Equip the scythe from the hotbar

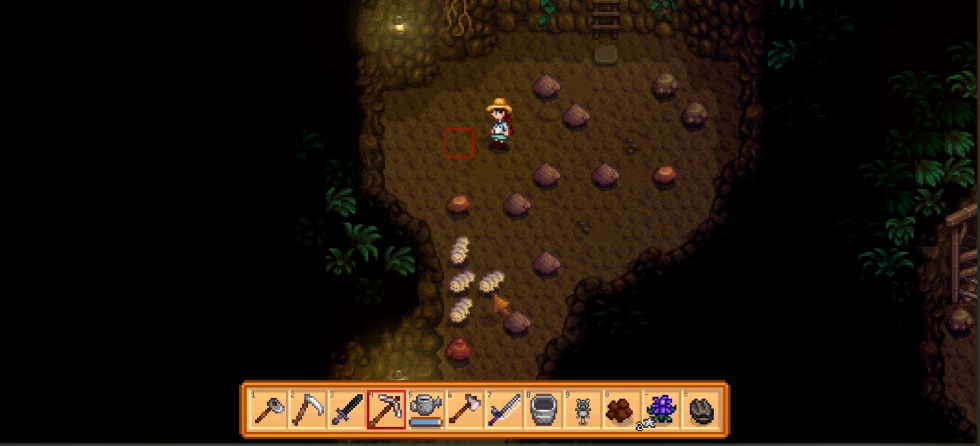[x=308, y=410]
